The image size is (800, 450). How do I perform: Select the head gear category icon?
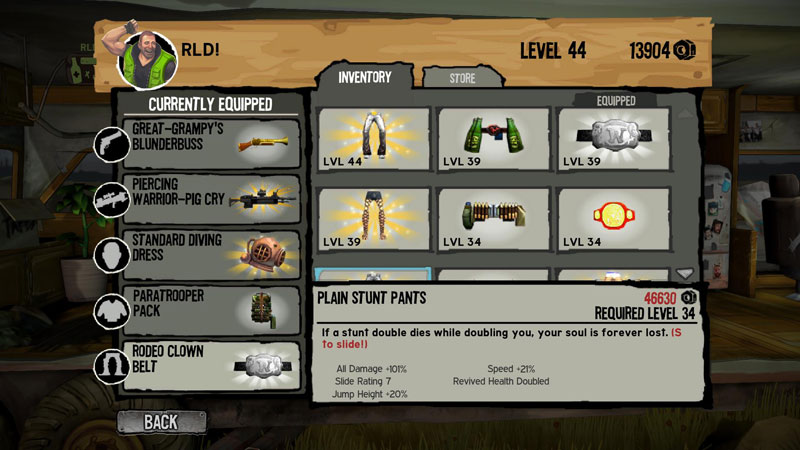(109, 255)
